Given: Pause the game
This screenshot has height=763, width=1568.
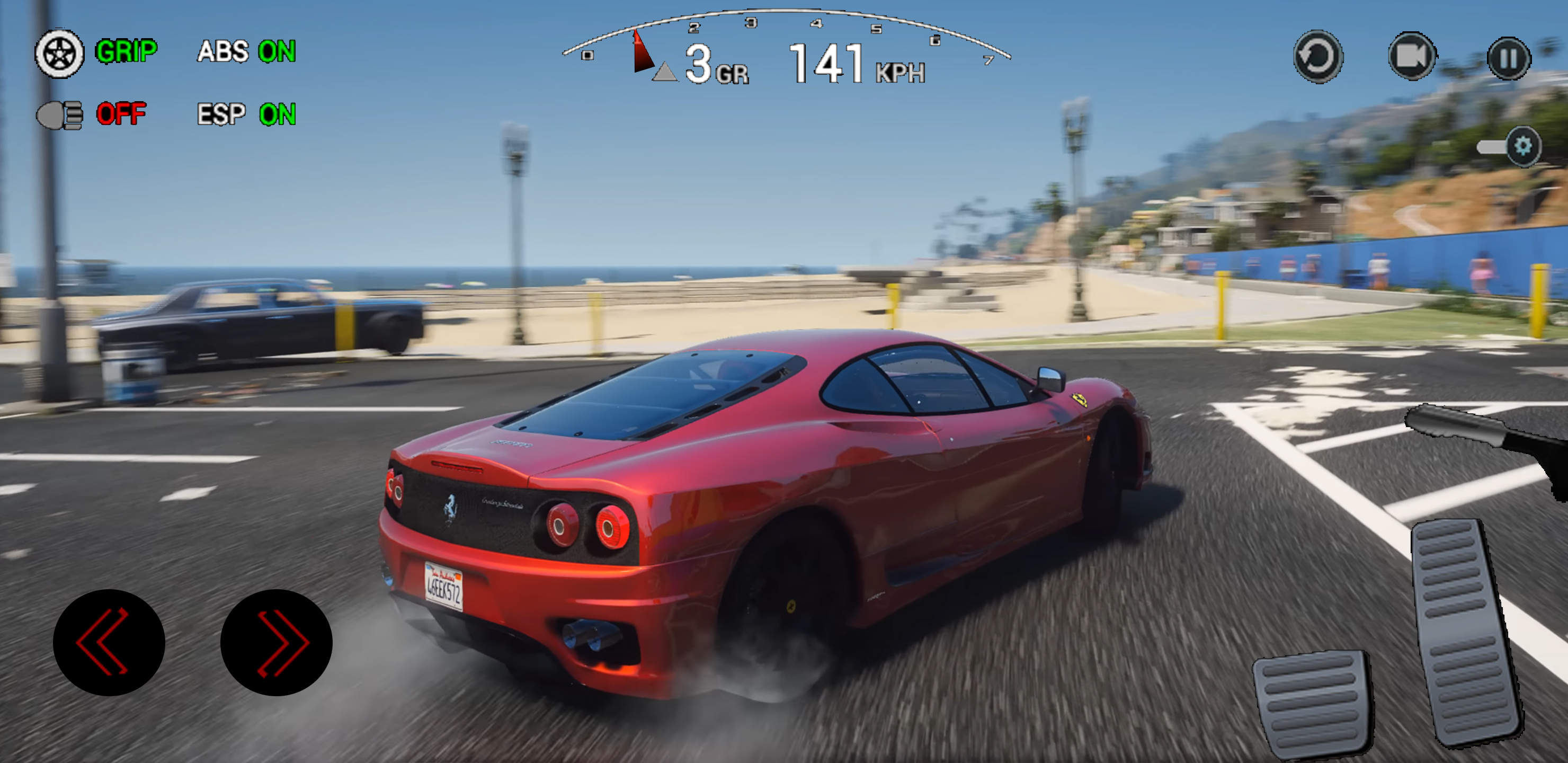Looking at the screenshot, I should 1508,58.
